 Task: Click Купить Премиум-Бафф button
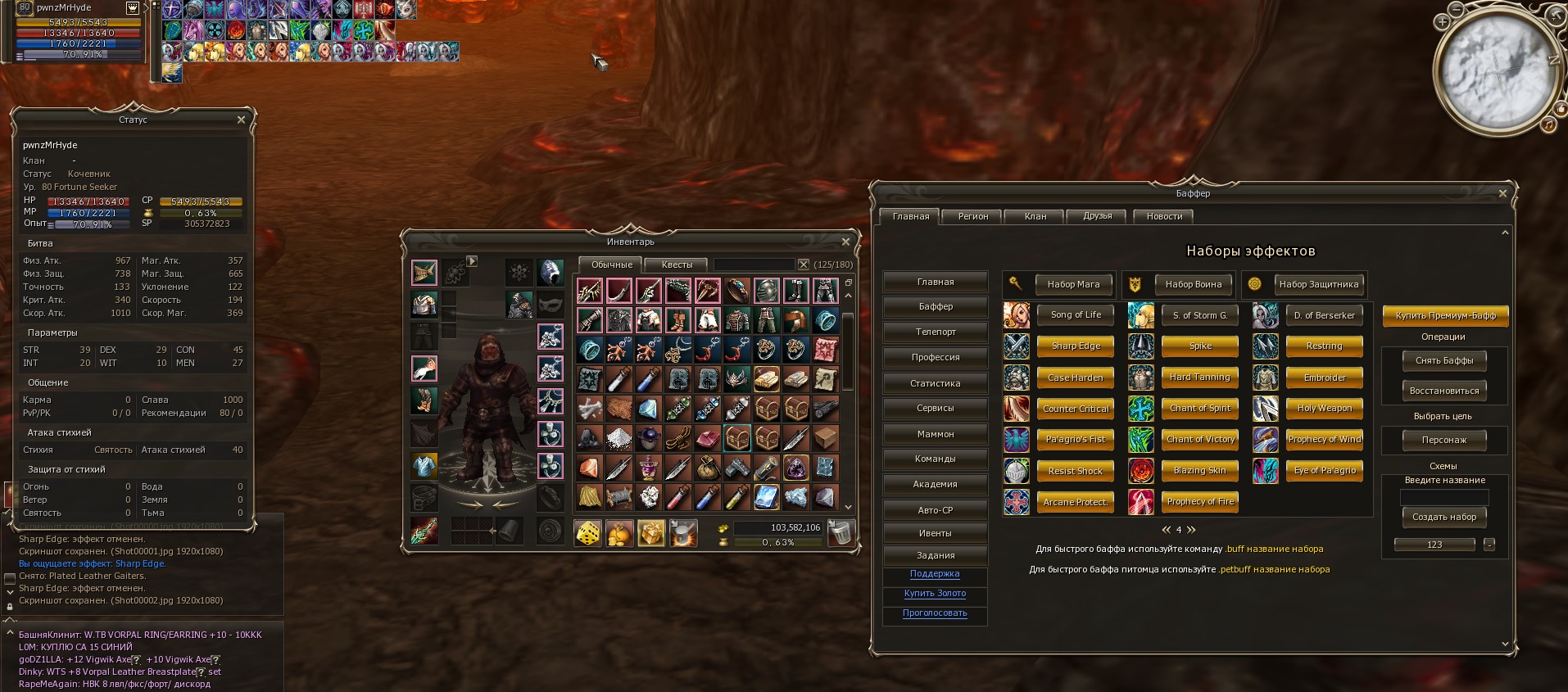1445,315
